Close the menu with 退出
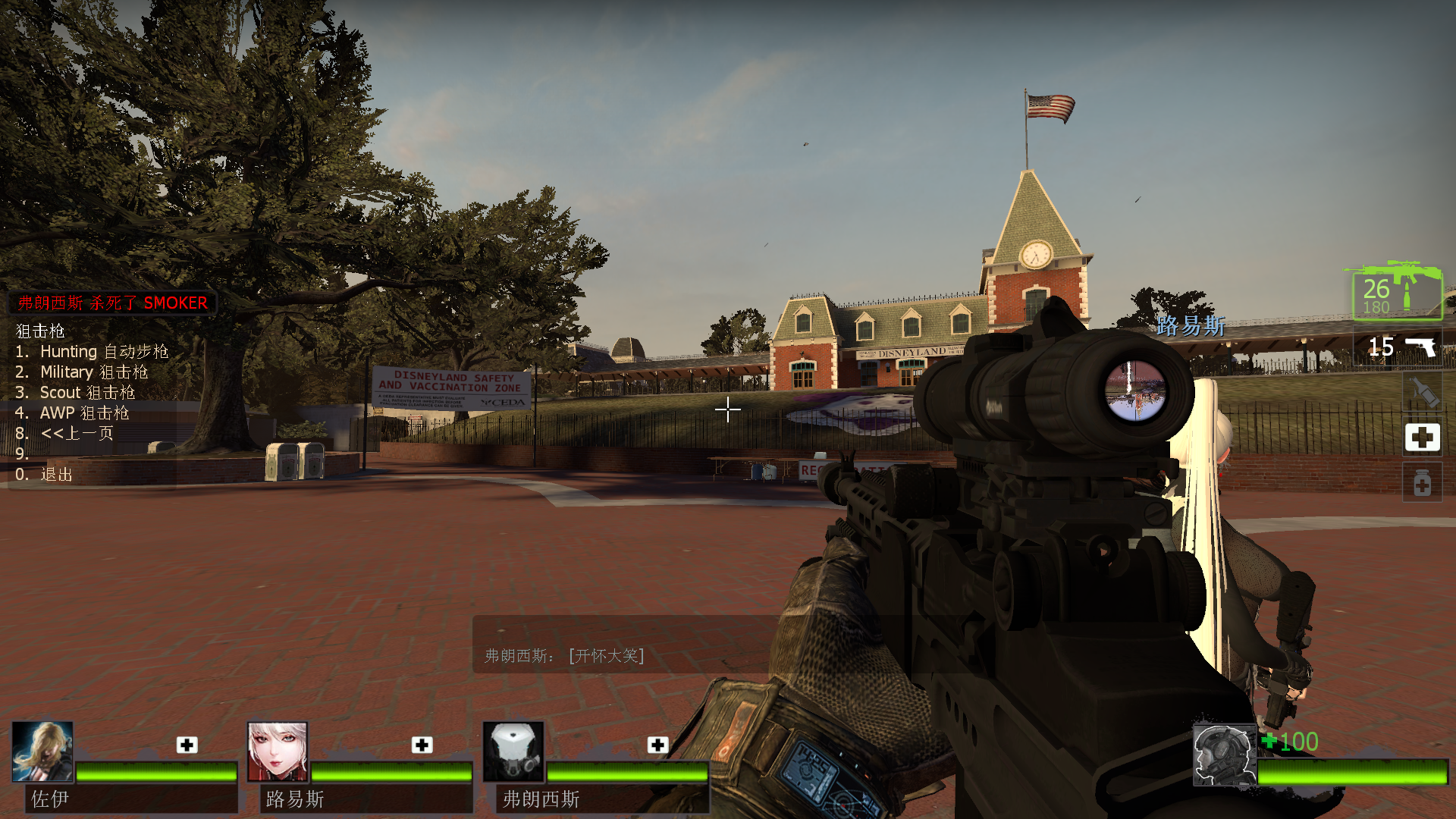1456x819 pixels. 55,475
